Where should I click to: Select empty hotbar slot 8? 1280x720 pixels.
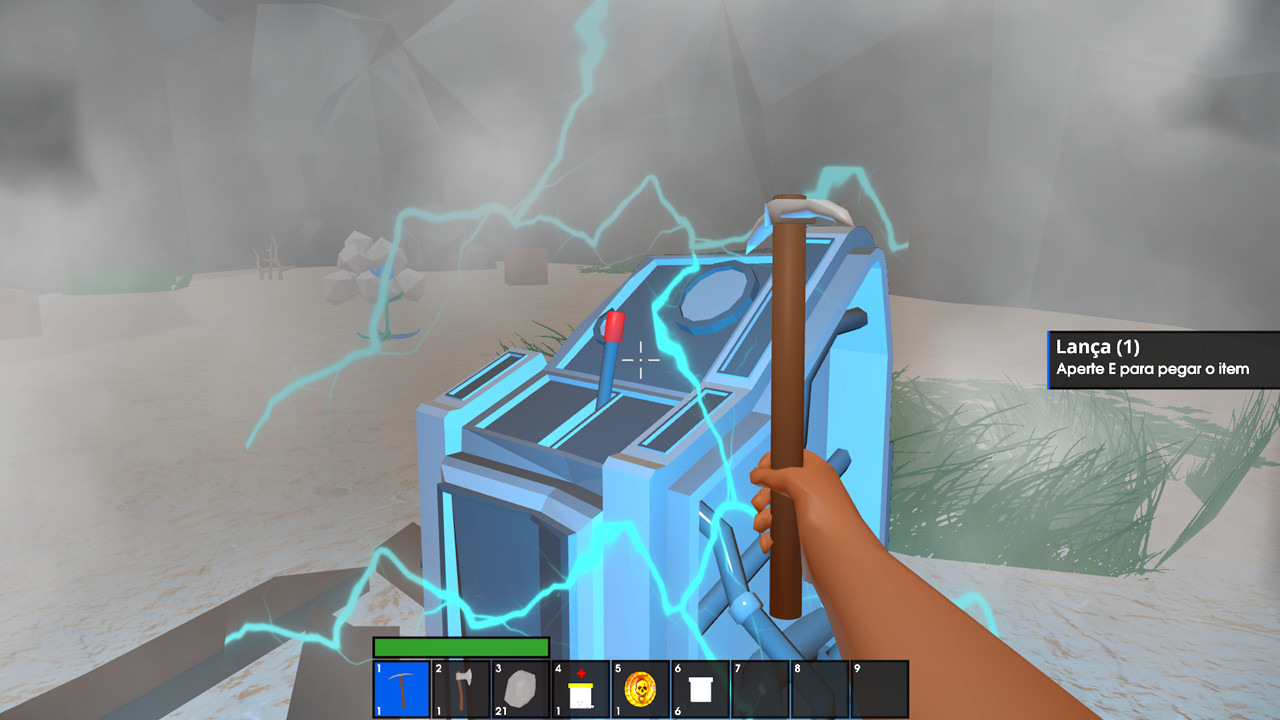[821, 690]
